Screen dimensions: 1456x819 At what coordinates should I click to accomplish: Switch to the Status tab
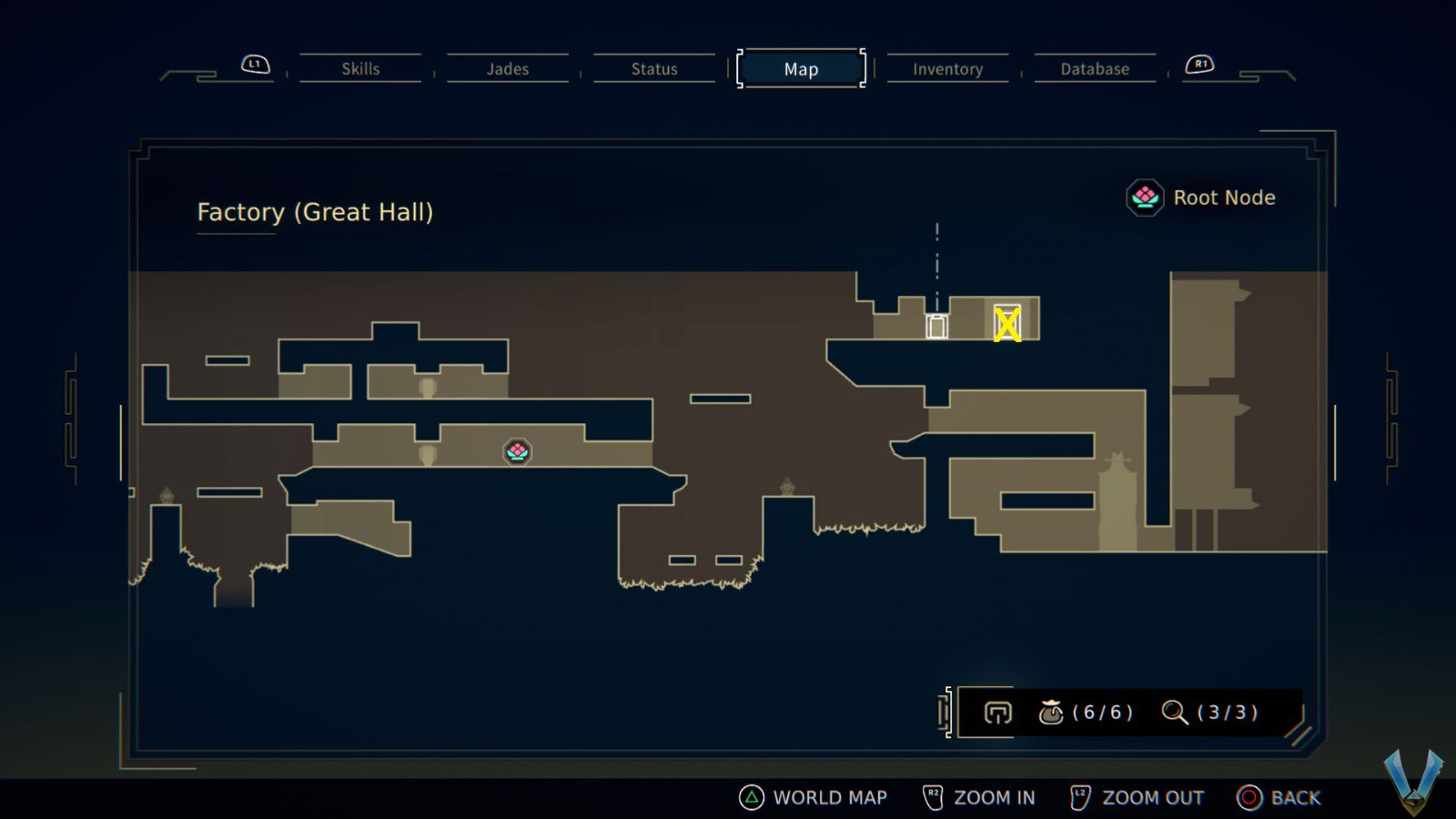[x=652, y=68]
